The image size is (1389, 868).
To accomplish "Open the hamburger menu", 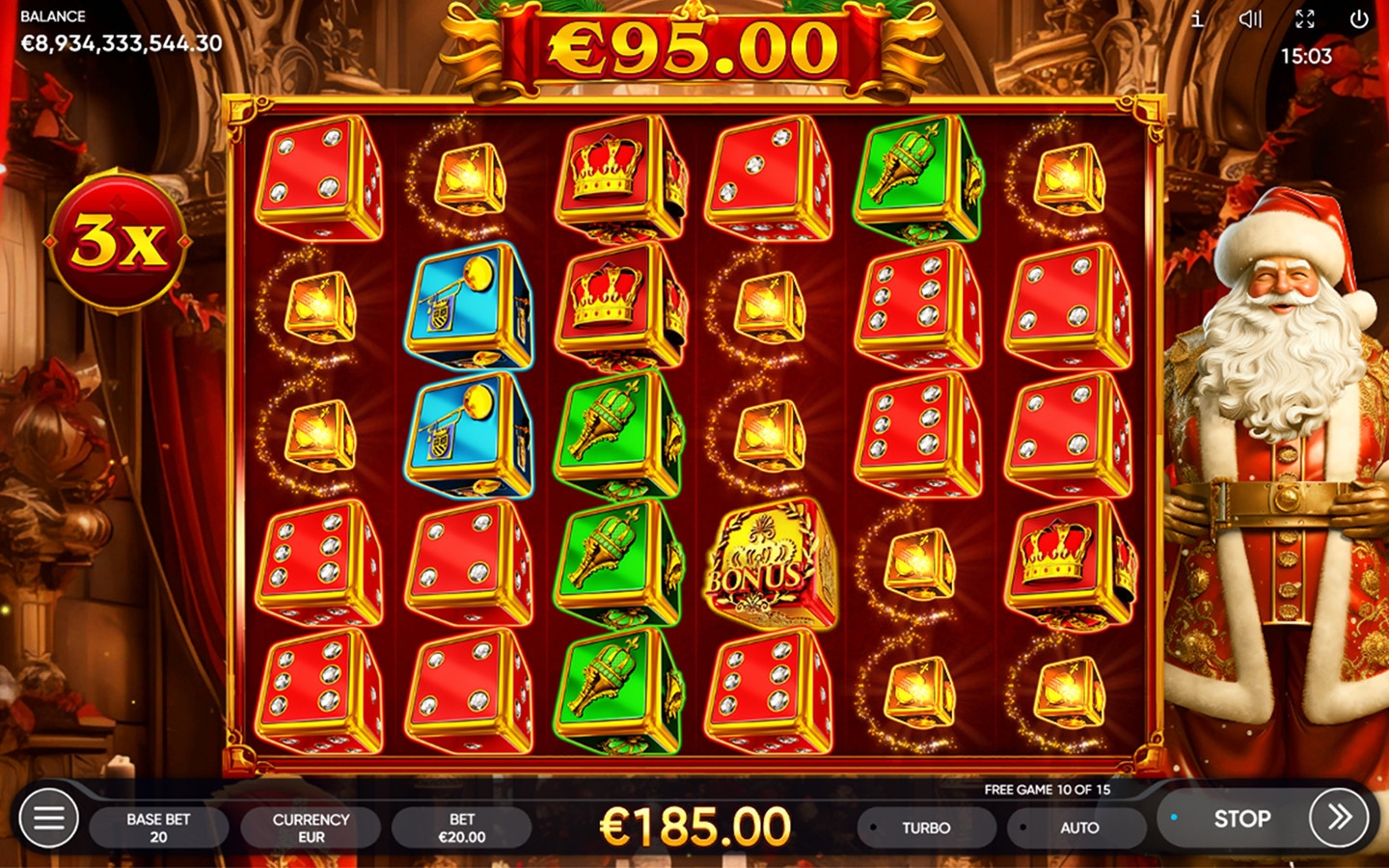I will (x=48, y=818).
